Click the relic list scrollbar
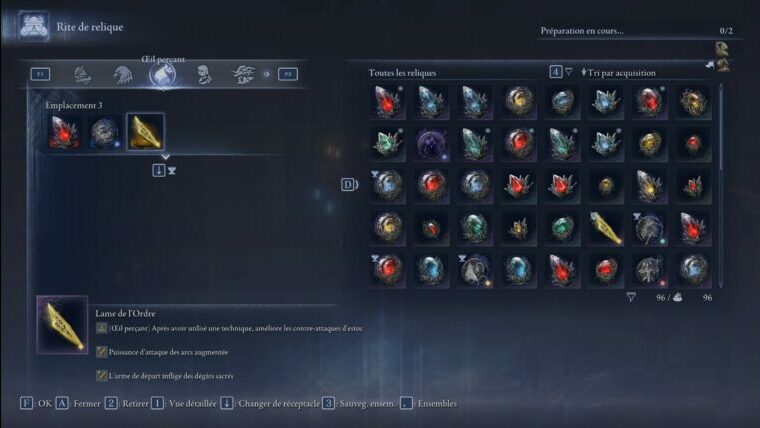 click(721, 180)
